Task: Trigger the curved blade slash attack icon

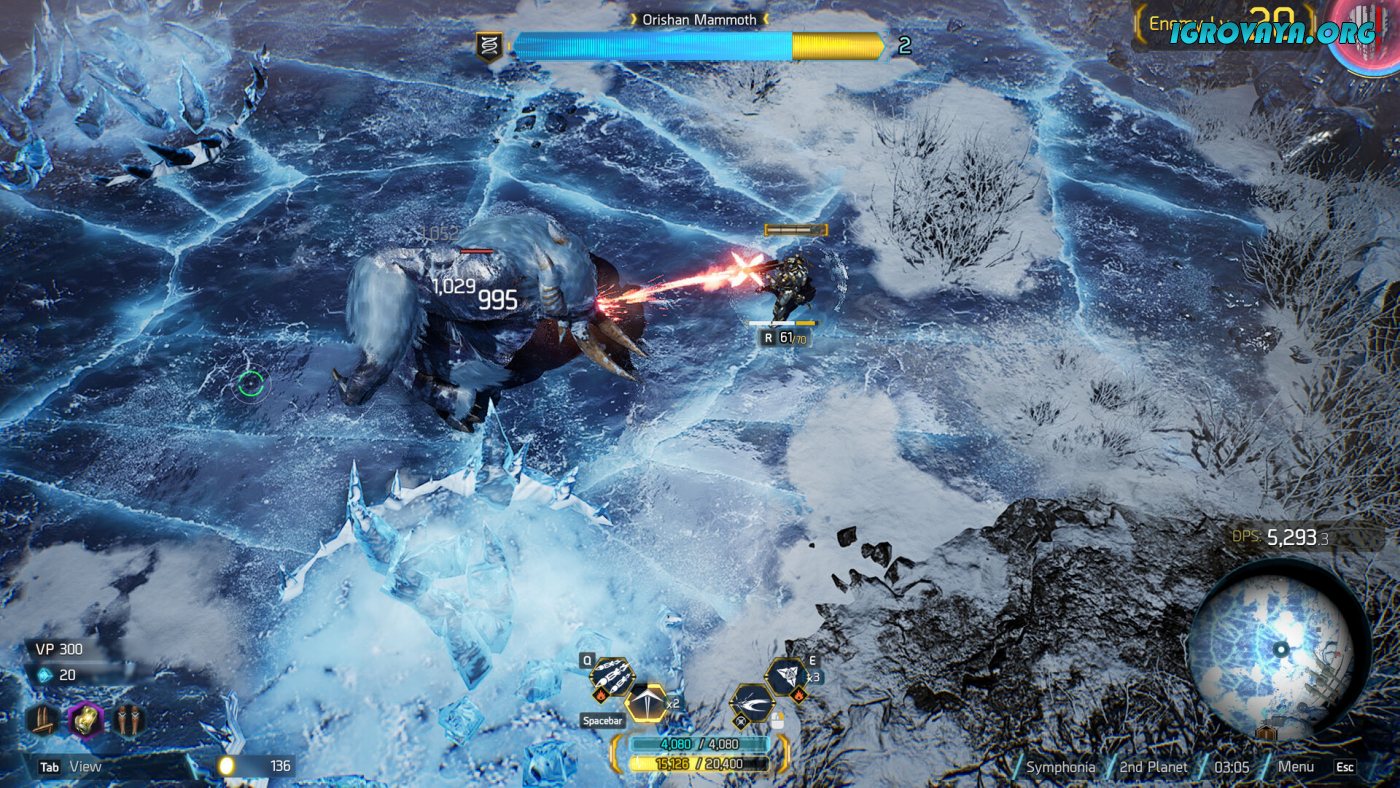Action: [754, 704]
